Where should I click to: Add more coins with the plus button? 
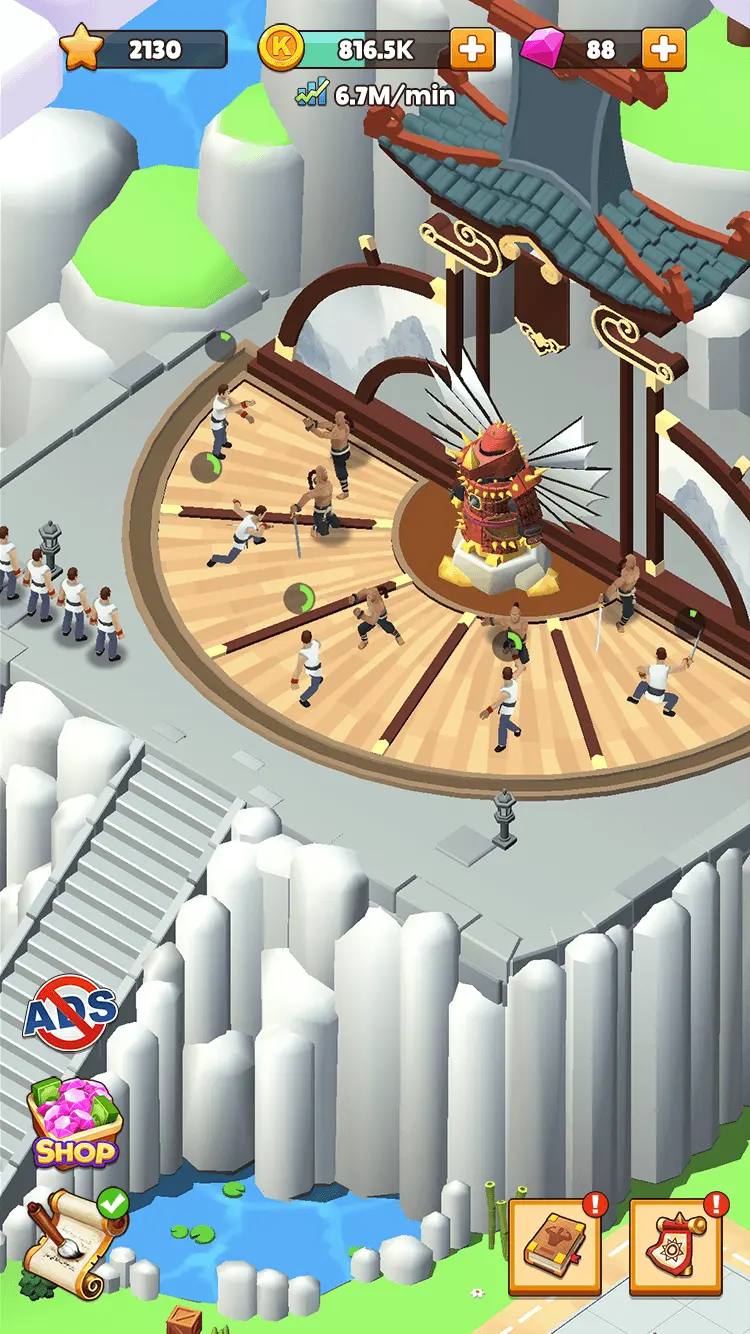coord(471,49)
